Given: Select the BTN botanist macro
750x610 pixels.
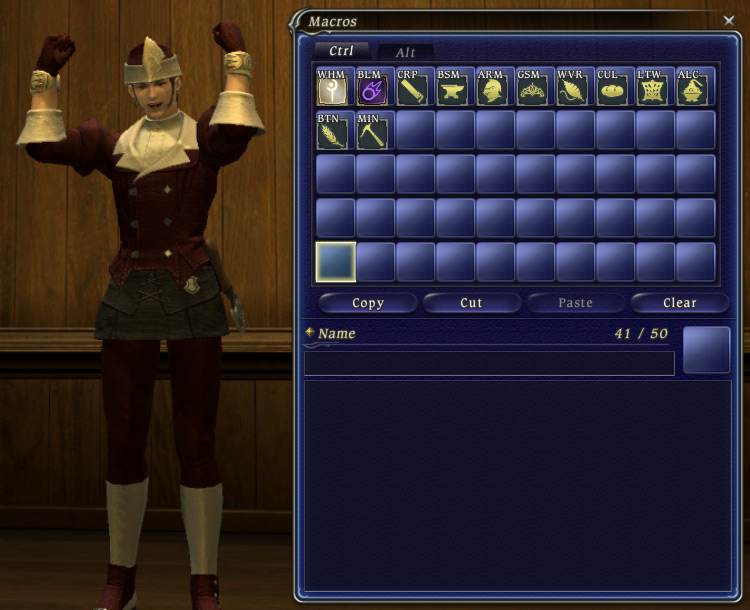Looking at the screenshot, I should [x=335, y=131].
